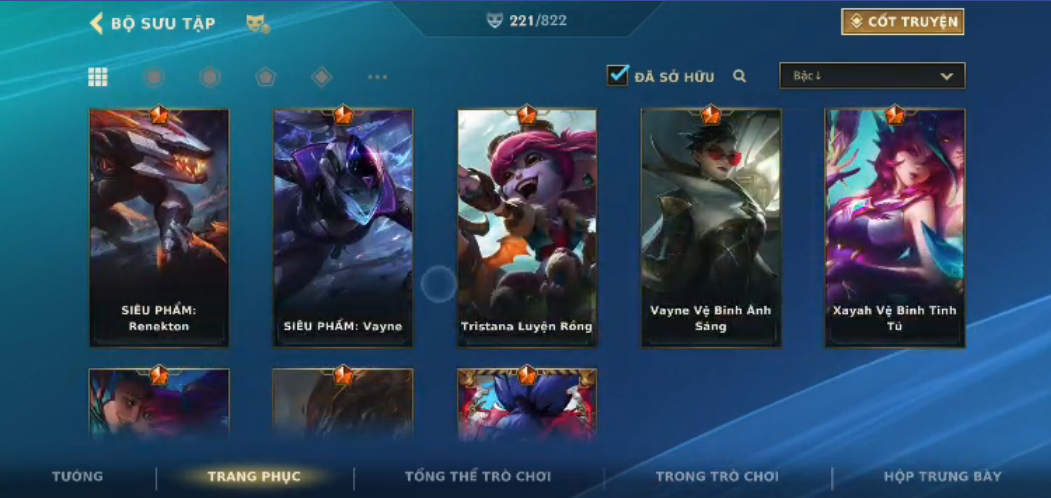Screen dimensions: 1051x498
Task: Open the Tristana Luyện Rồng skin card
Action: pyautogui.click(x=527, y=228)
